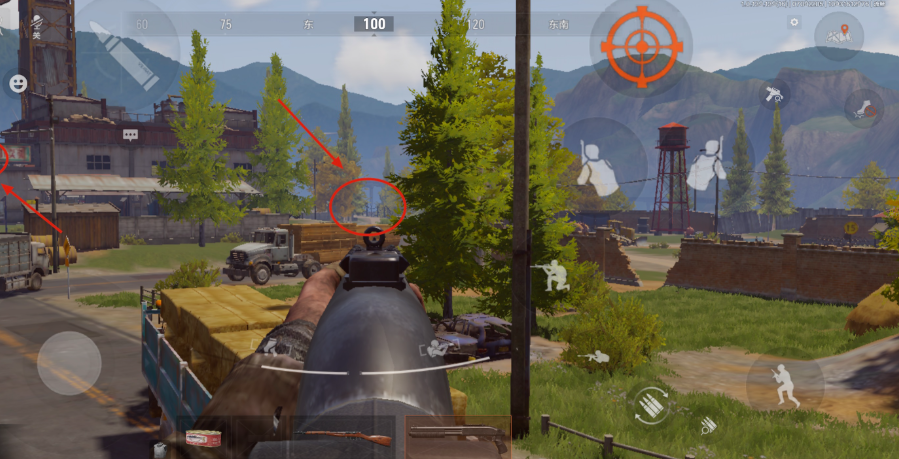Select the shotgun weapon slot
899x459 pixels.
pyautogui.click(x=458, y=437)
